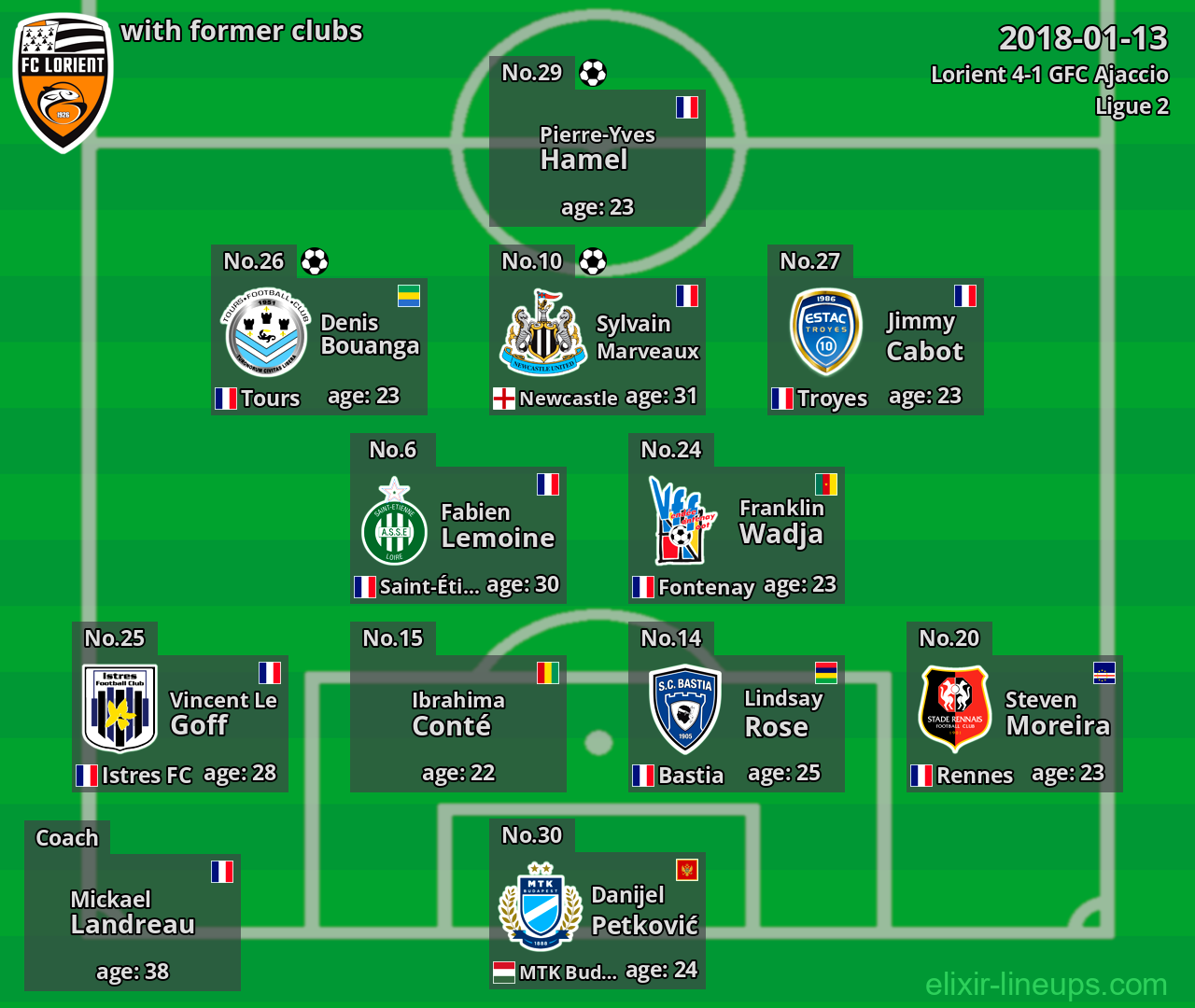Open Sylvain Marveaux's player card
The width and height of the screenshot is (1195, 1008).
pyautogui.click(x=597, y=346)
